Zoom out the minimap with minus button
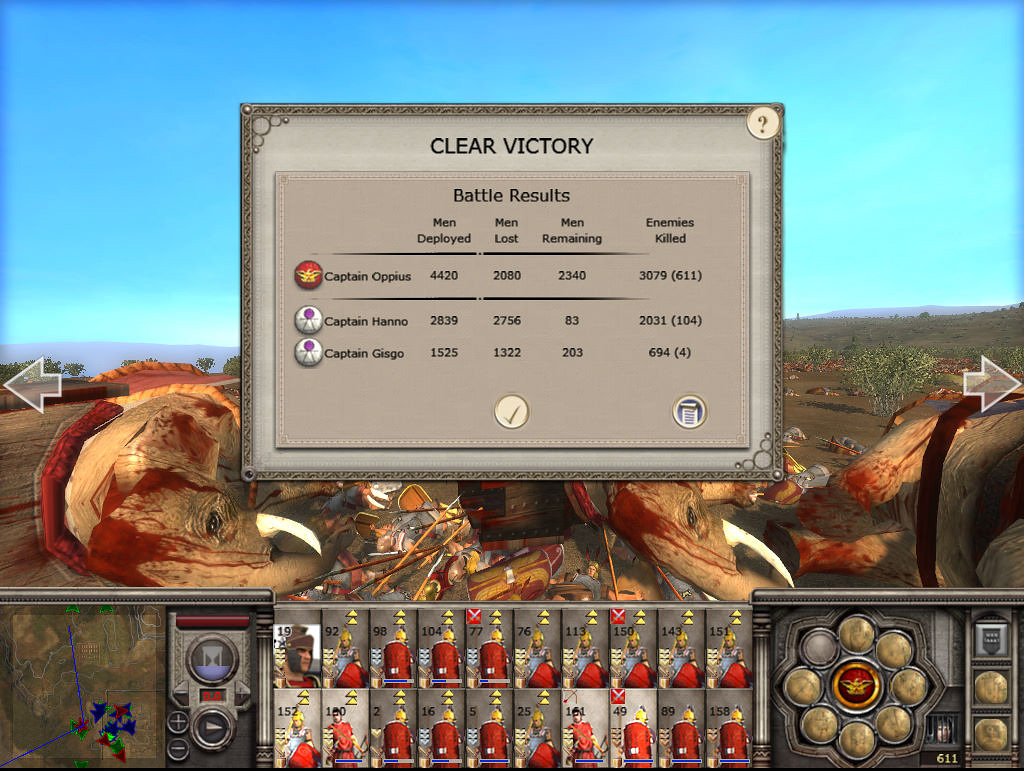 pos(177,746)
